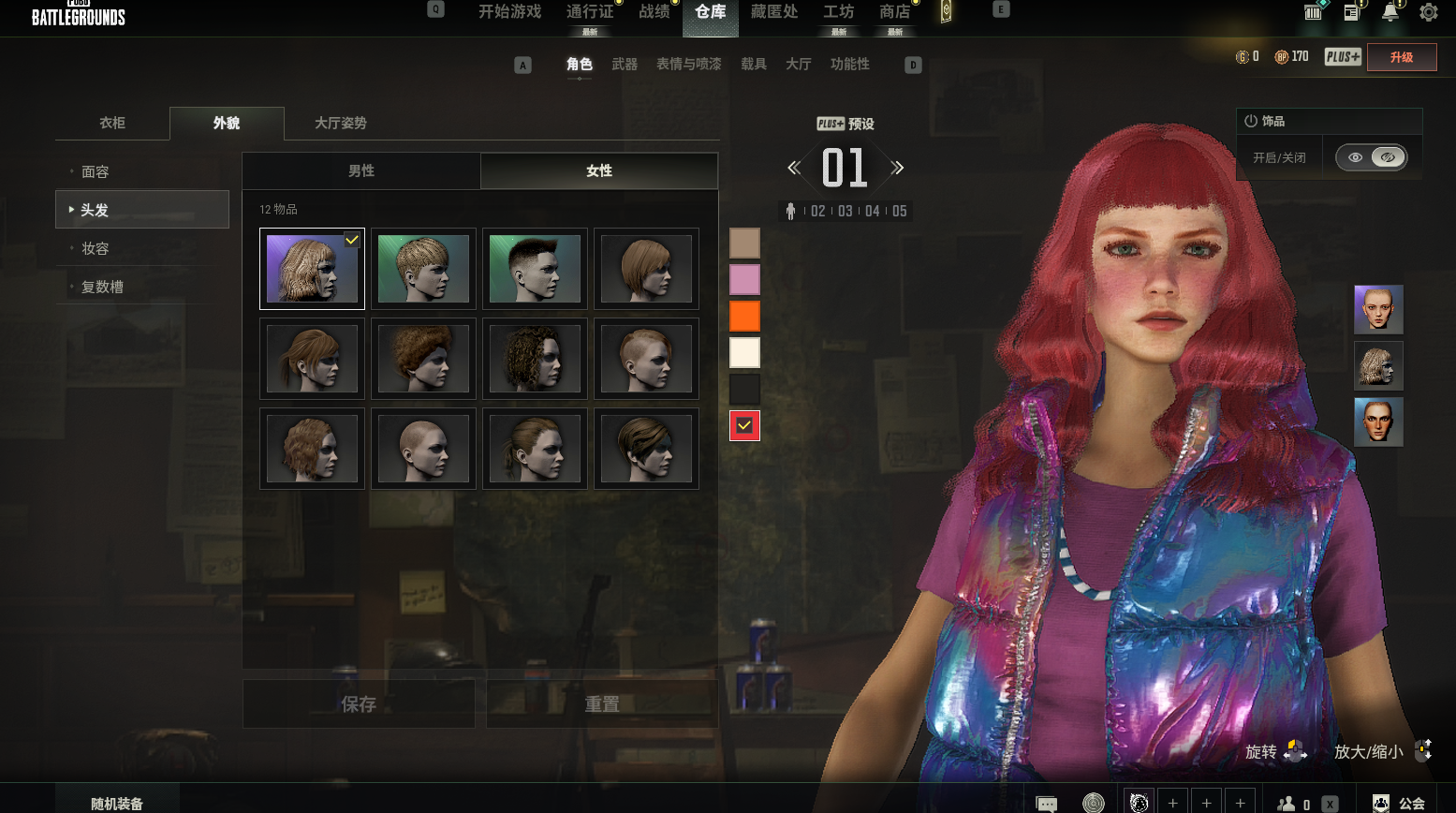Select the 妆容 makeup option
Screen dimensions: 1456x813
pos(96,248)
